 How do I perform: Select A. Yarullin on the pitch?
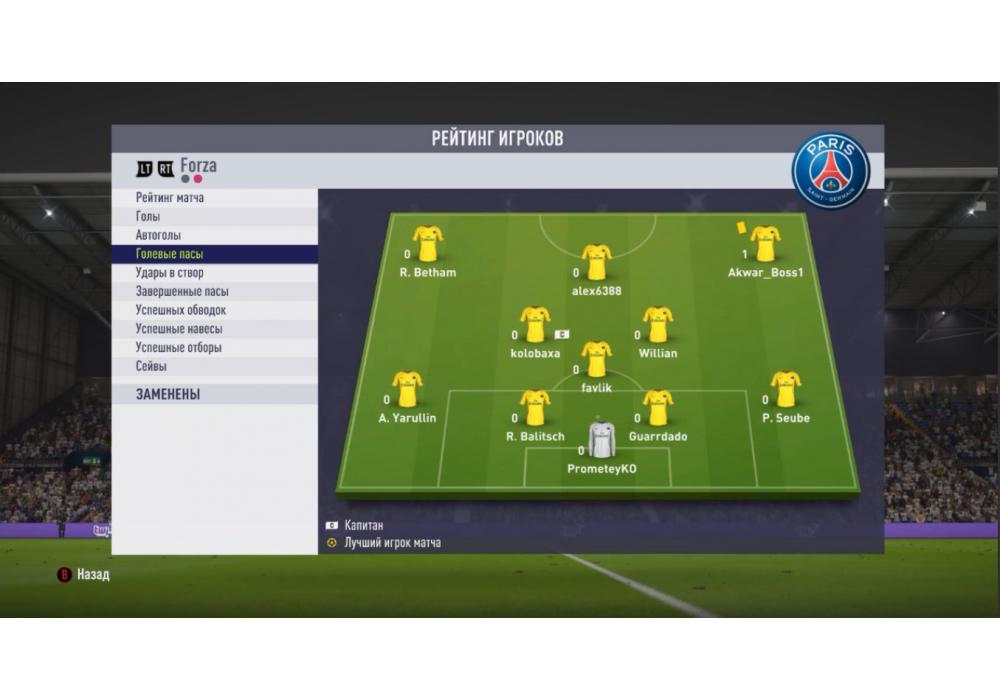click(407, 389)
